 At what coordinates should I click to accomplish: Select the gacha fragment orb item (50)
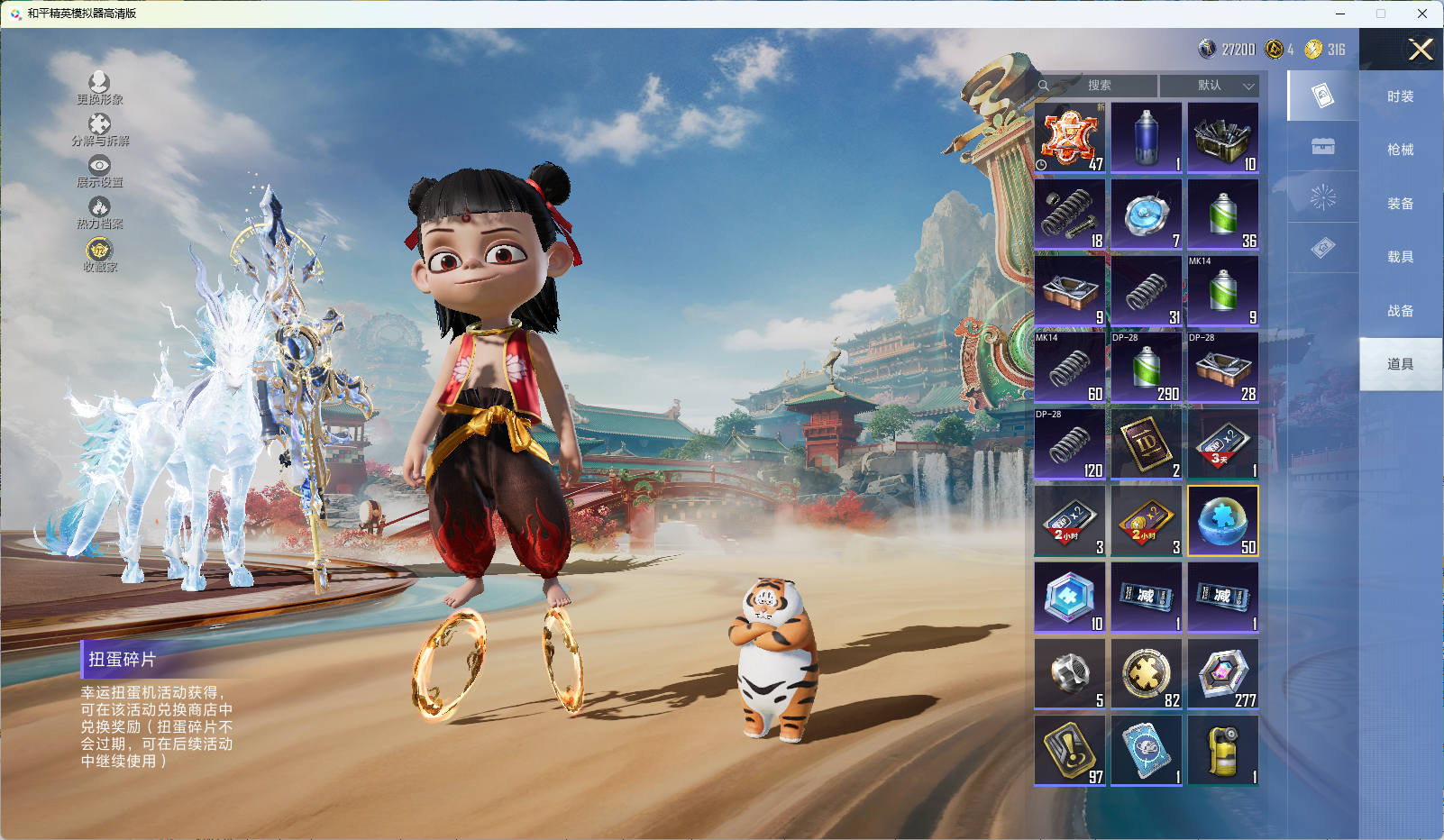pos(1223,521)
